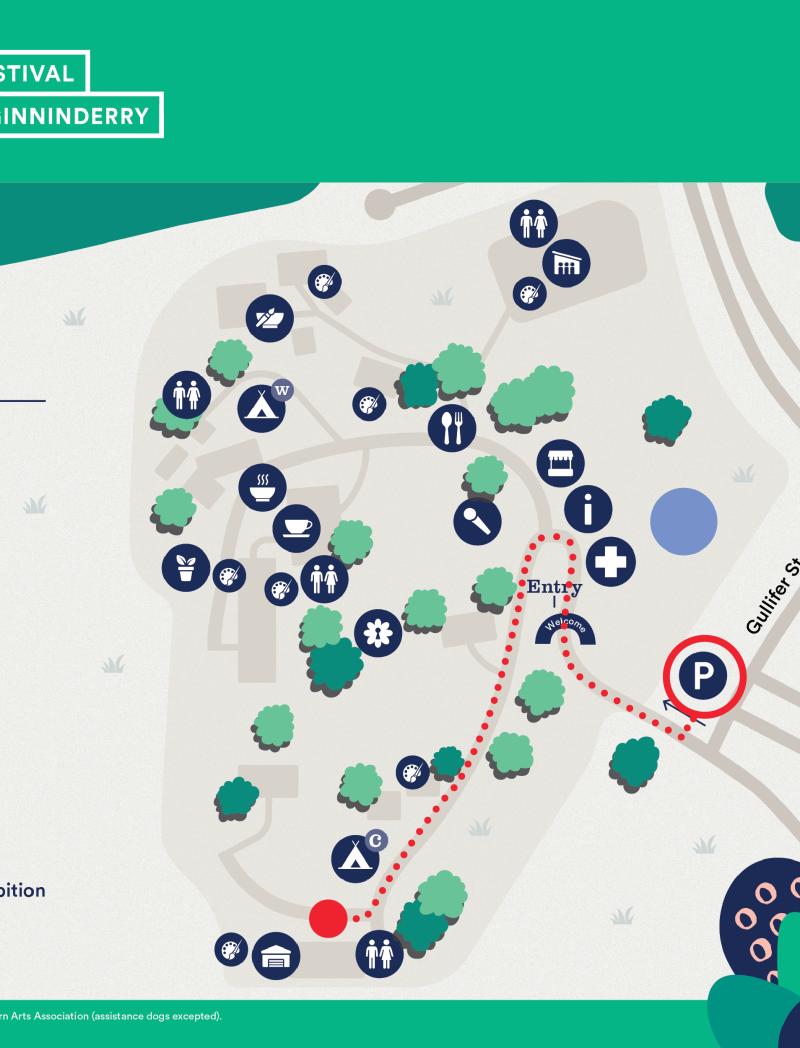Choose the potted plant marker
800x1048 pixels.
[186, 568]
